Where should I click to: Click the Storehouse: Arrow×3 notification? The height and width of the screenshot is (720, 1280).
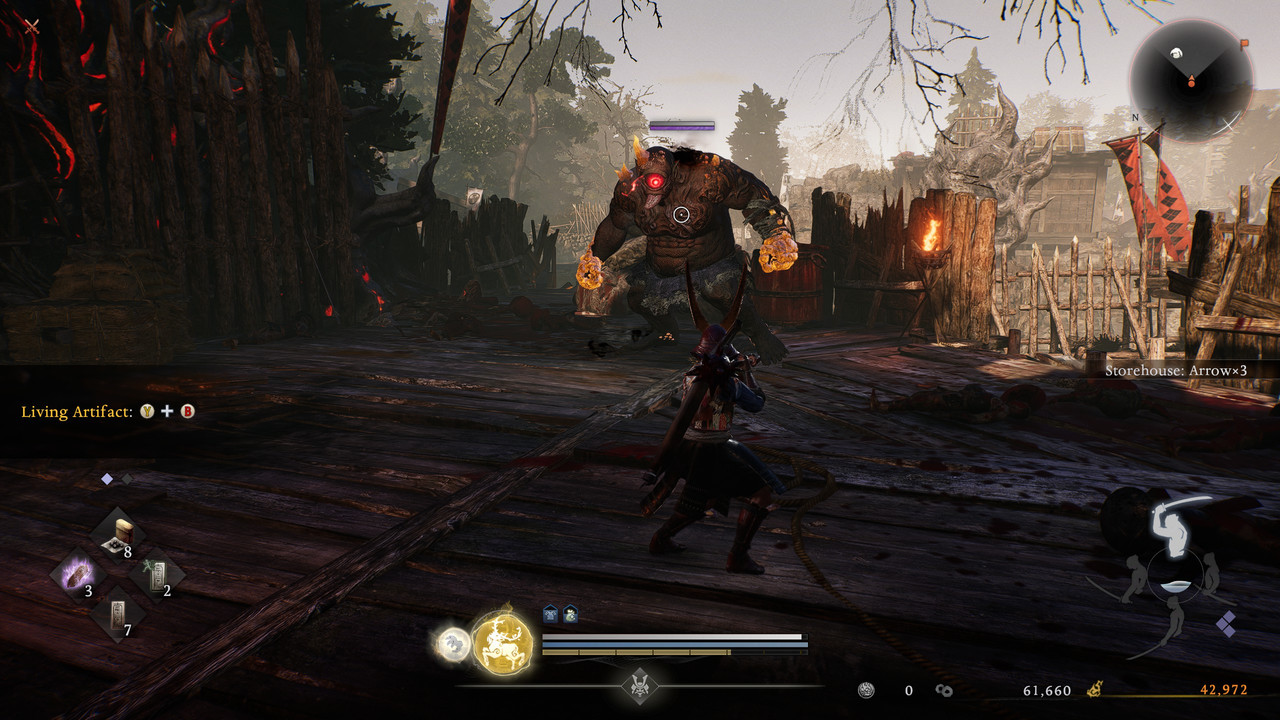(1176, 370)
